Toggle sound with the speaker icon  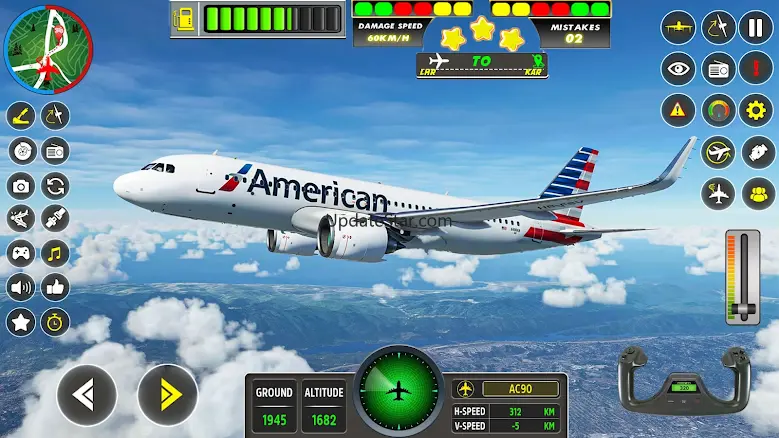point(21,287)
